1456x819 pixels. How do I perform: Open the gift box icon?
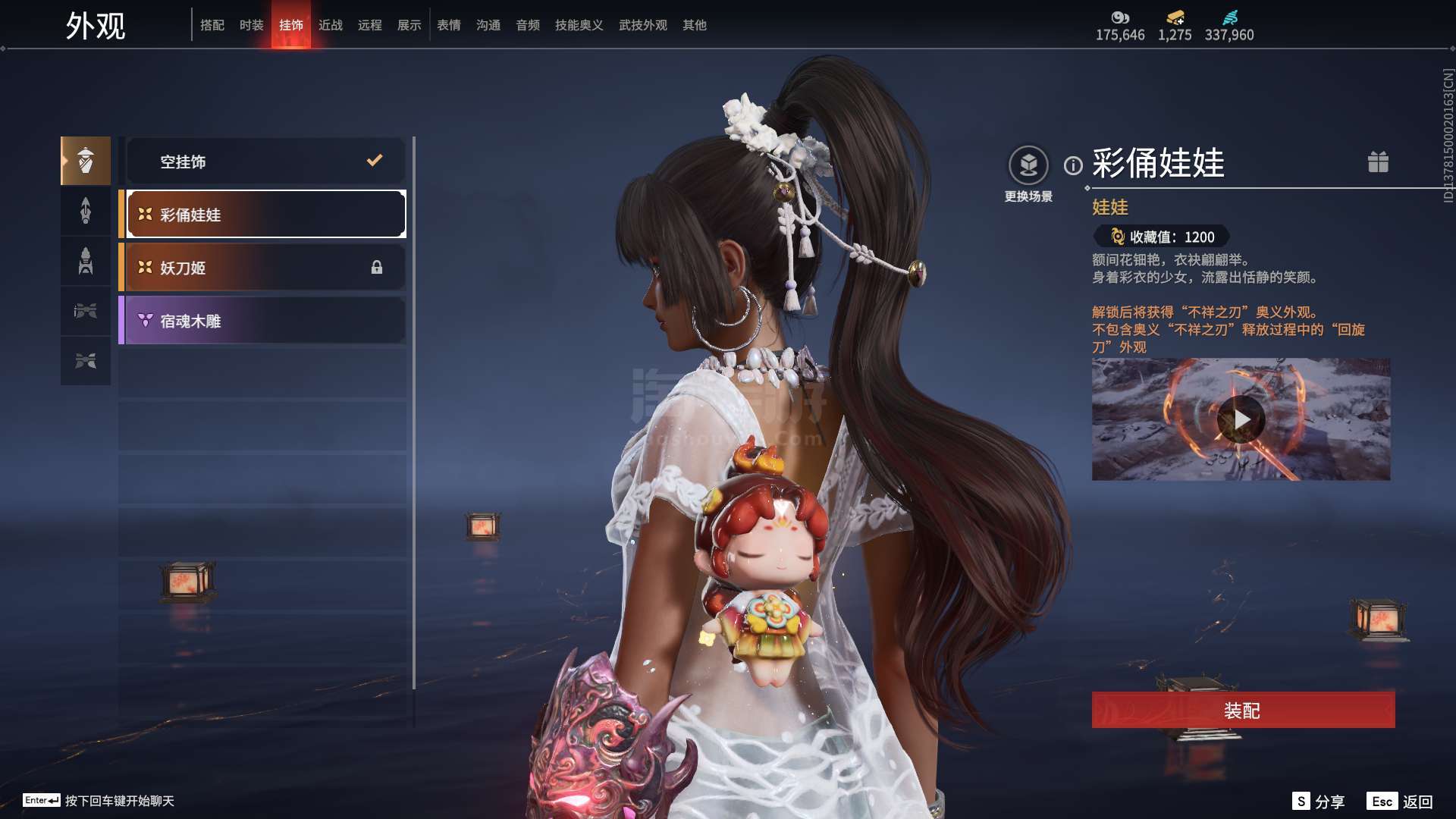(1378, 162)
